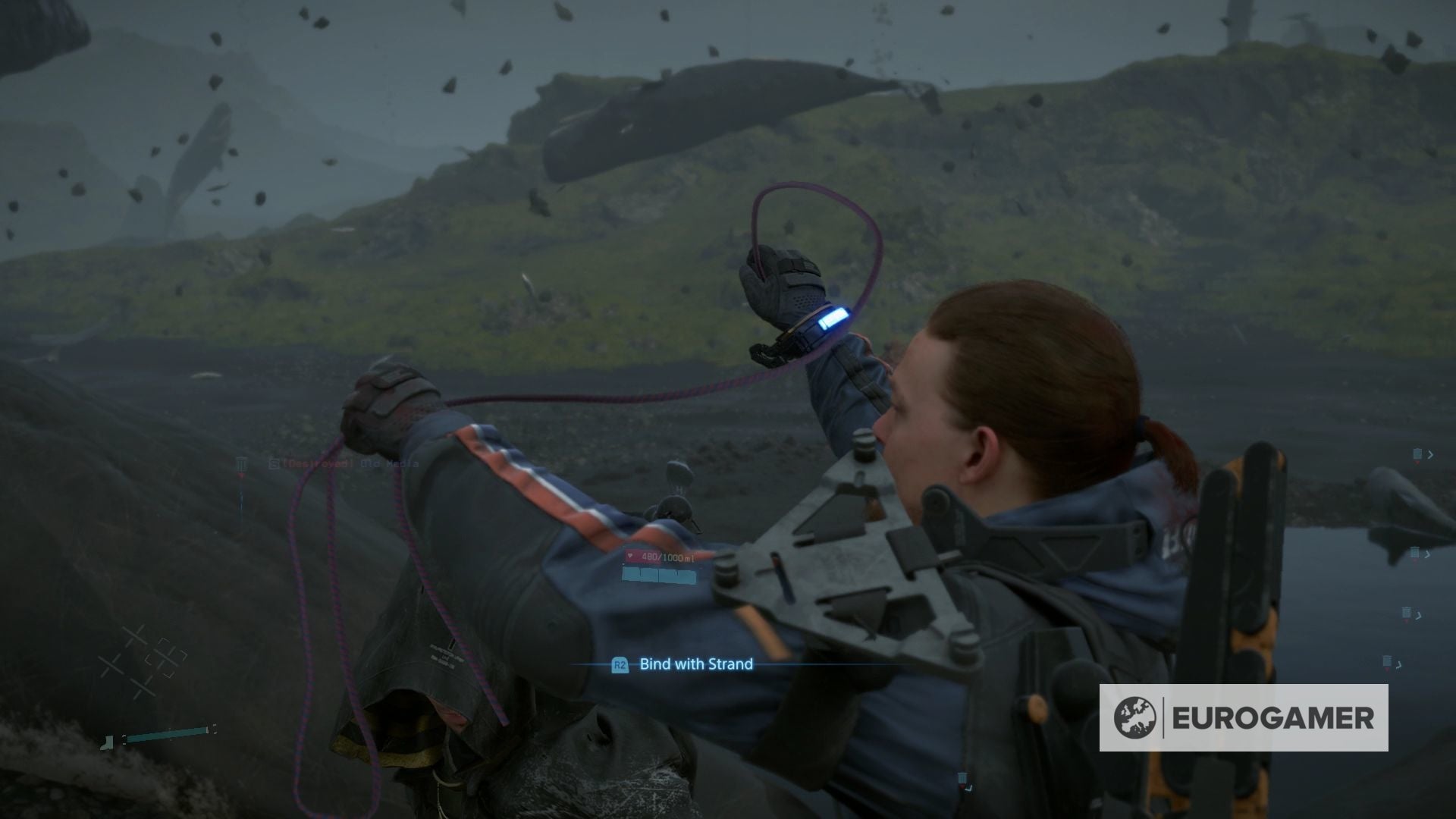Expand the chevron next to the top-right structure icon
The height and width of the screenshot is (819, 1456).
pos(1430,455)
